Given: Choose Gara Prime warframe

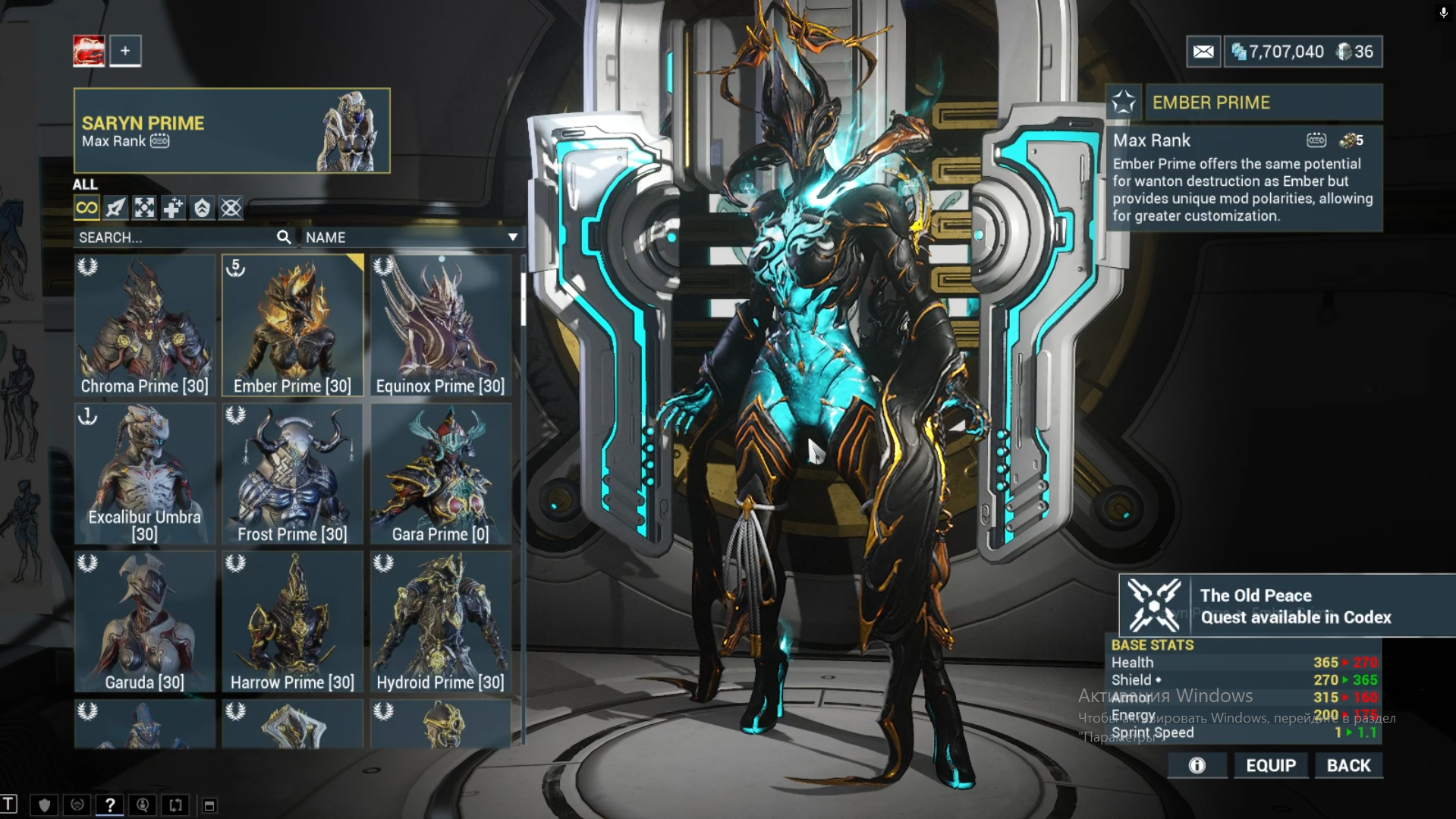Looking at the screenshot, I should coord(440,474).
